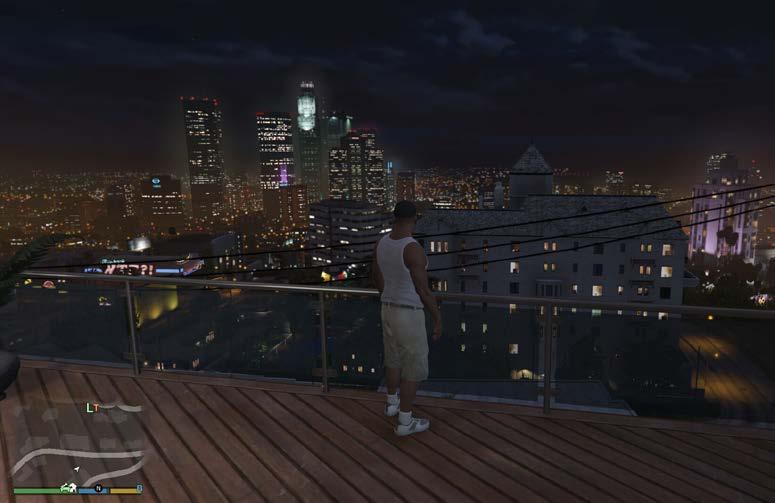775x503 pixels.
Task: Click the orange T mission marker on minimap
Action: 97,407
